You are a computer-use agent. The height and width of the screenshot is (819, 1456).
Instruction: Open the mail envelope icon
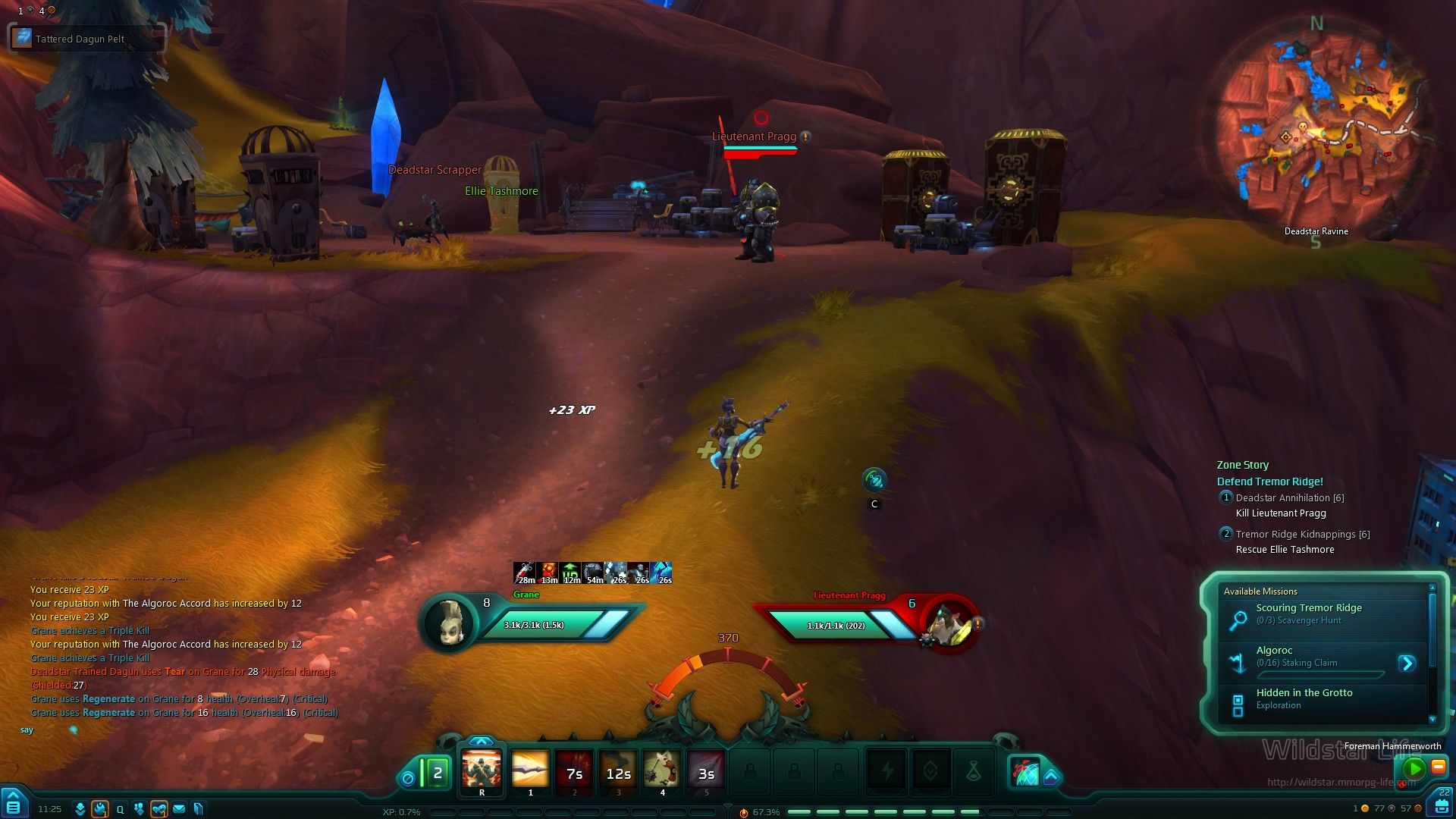pyautogui.click(x=179, y=809)
